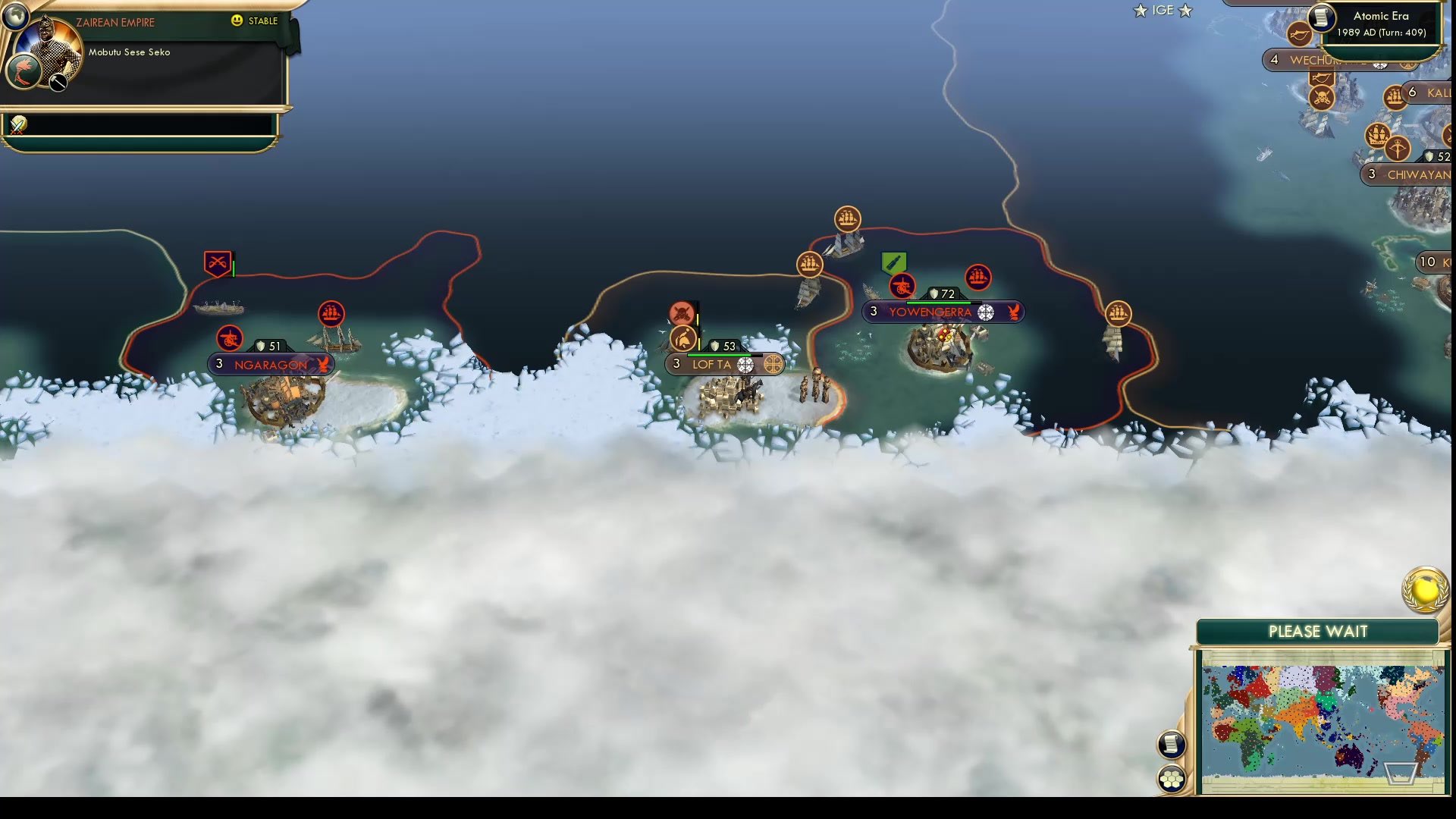
Task: Toggle the hex grid overlay near the minimap
Action: (1171, 777)
